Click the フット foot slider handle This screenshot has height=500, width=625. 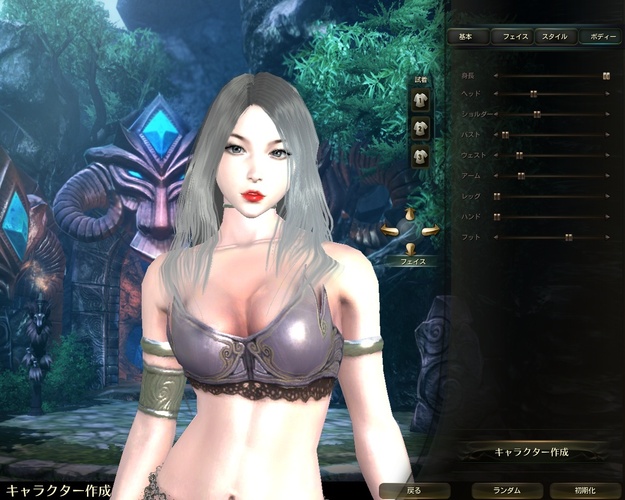pos(568,237)
